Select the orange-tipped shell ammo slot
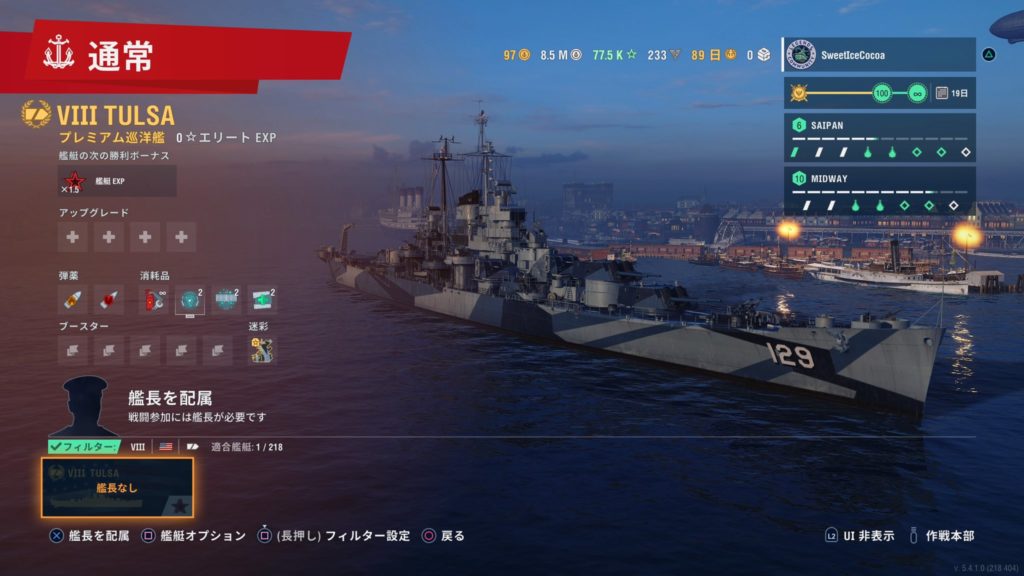The width and height of the screenshot is (1024, 576). point(73,298)
